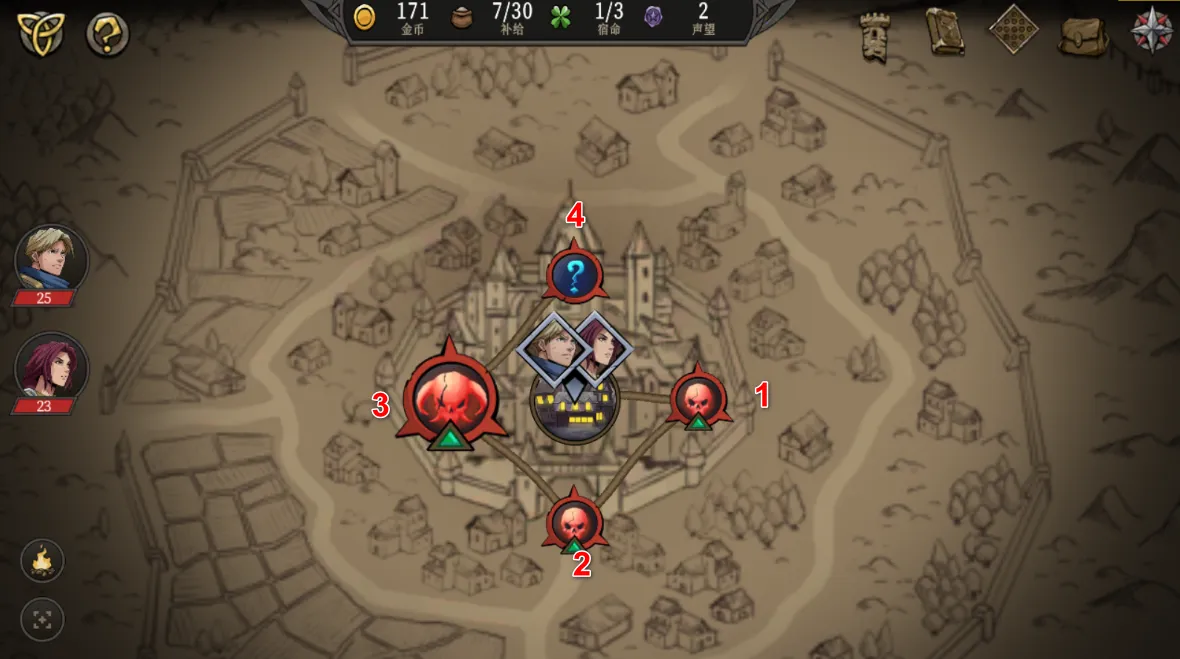This screenshot has width=1180, height=659.
Task: Open the satchel inventory bag
Action: (1083, 34)
